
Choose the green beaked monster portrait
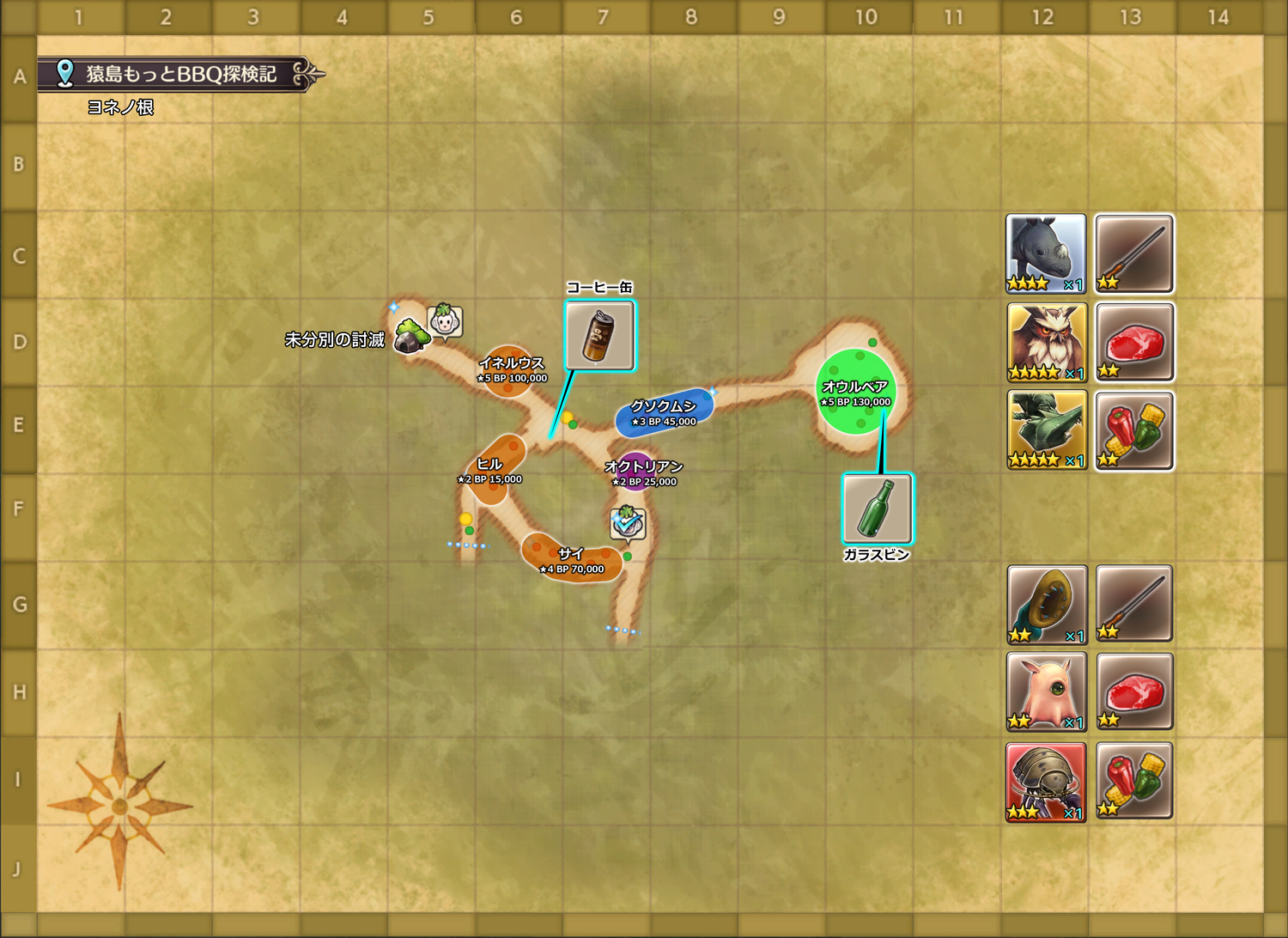click(1046, 429)
